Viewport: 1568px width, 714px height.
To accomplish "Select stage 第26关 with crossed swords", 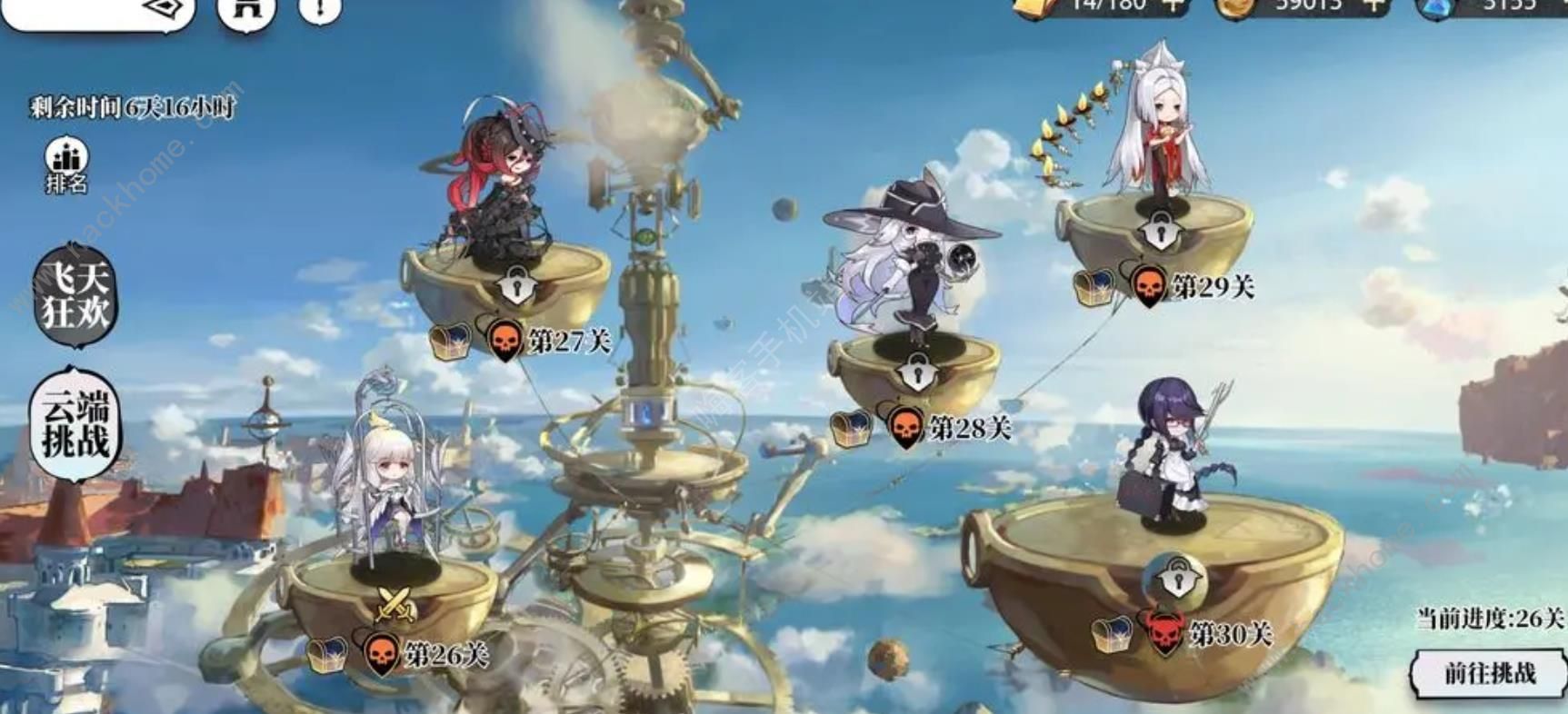I will click(x=395, y=602).
